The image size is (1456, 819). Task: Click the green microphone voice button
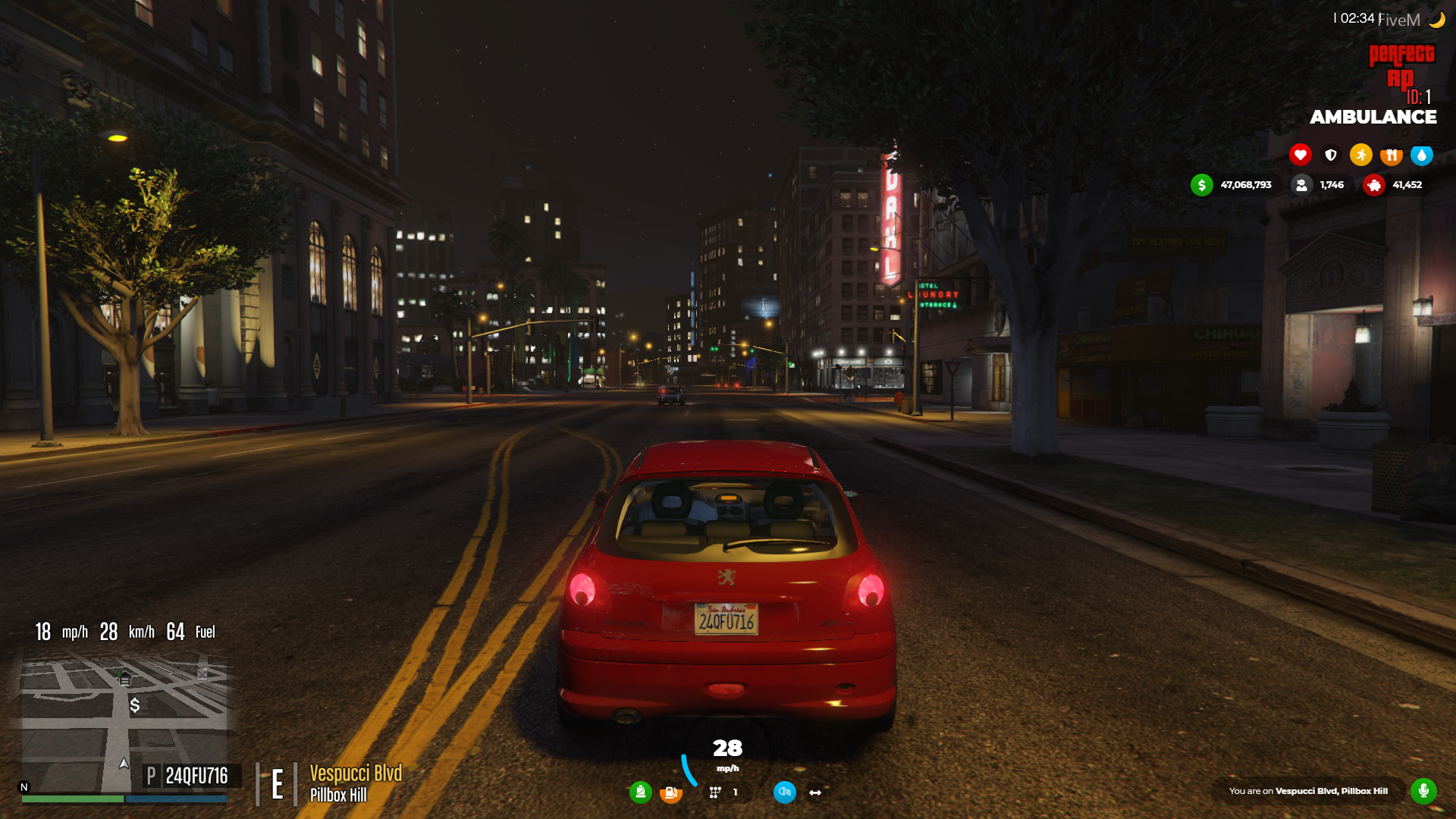(x=1425, y=789)
